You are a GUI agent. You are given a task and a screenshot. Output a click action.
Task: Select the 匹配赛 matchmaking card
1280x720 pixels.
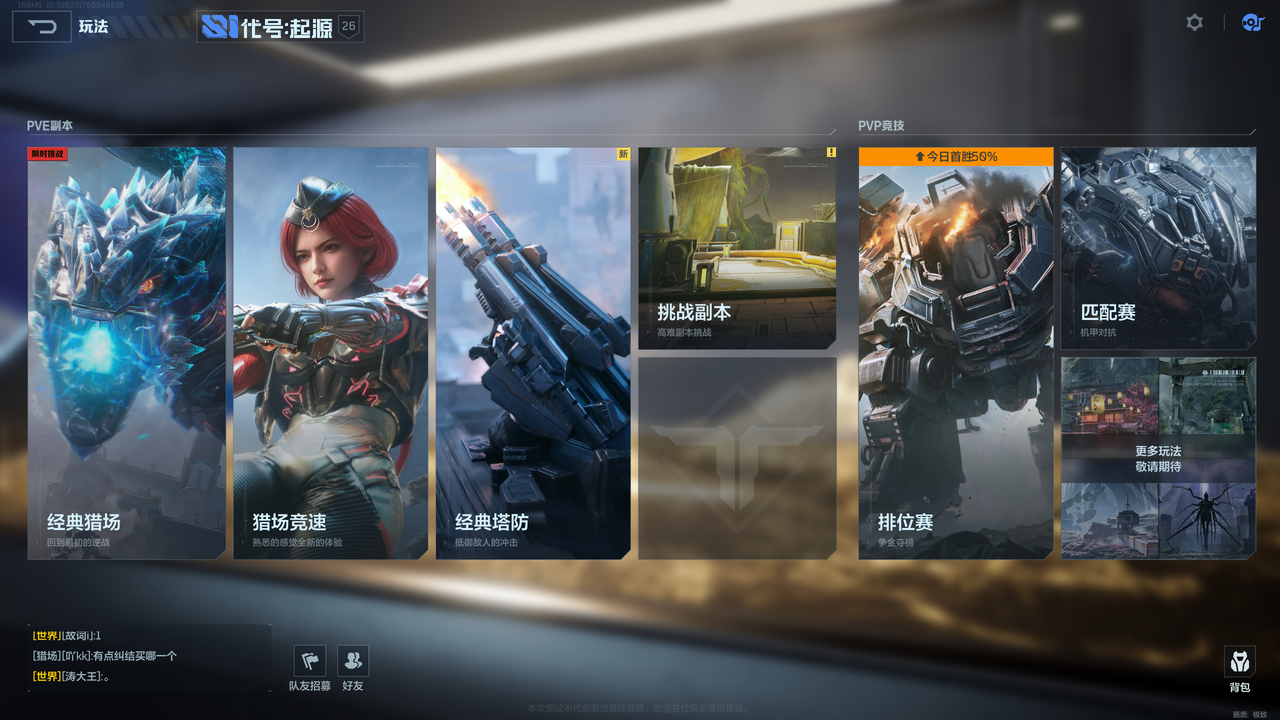pyautogui.click(x=1158, y=248)
